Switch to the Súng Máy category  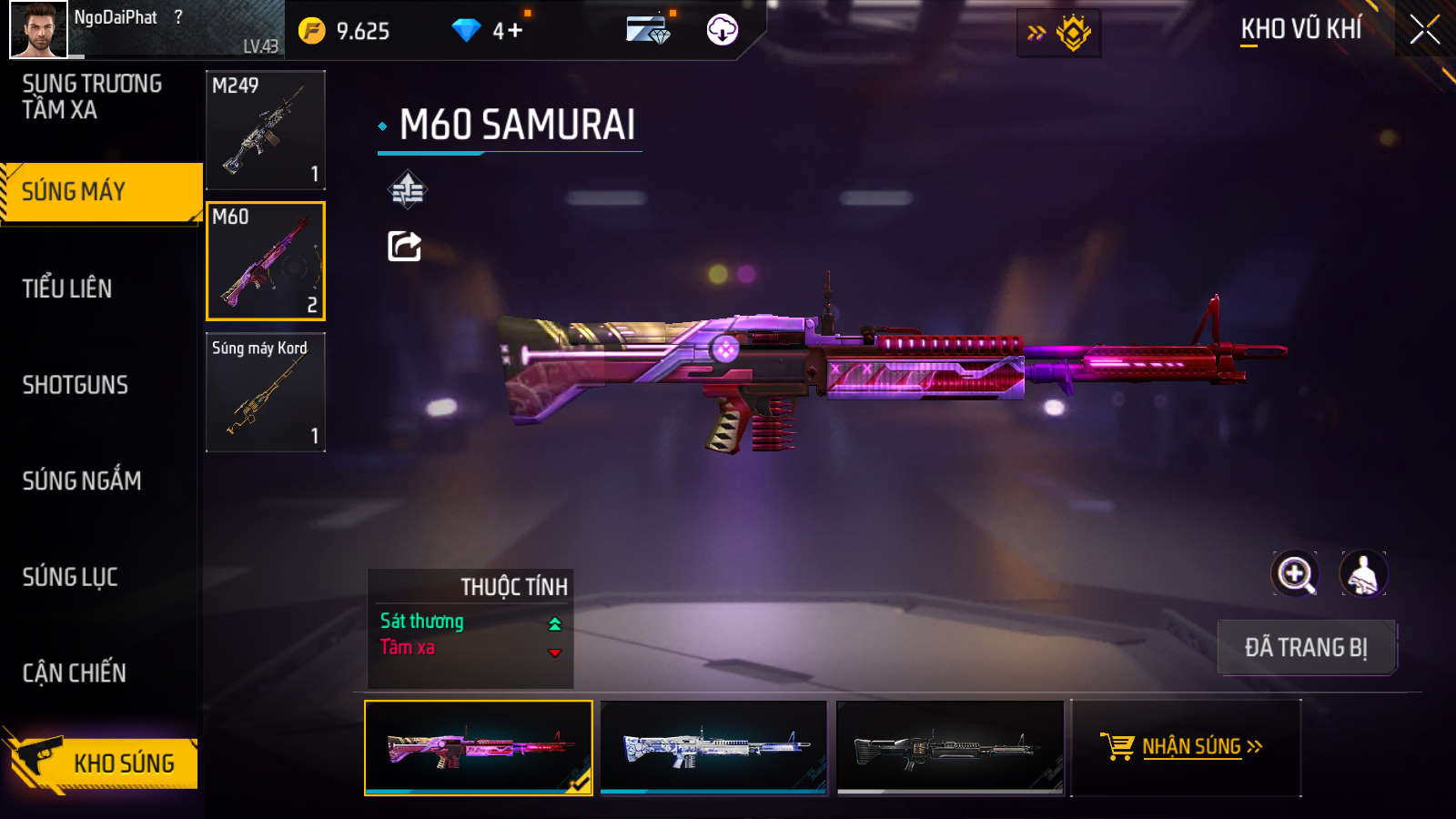tap(100, 192)
